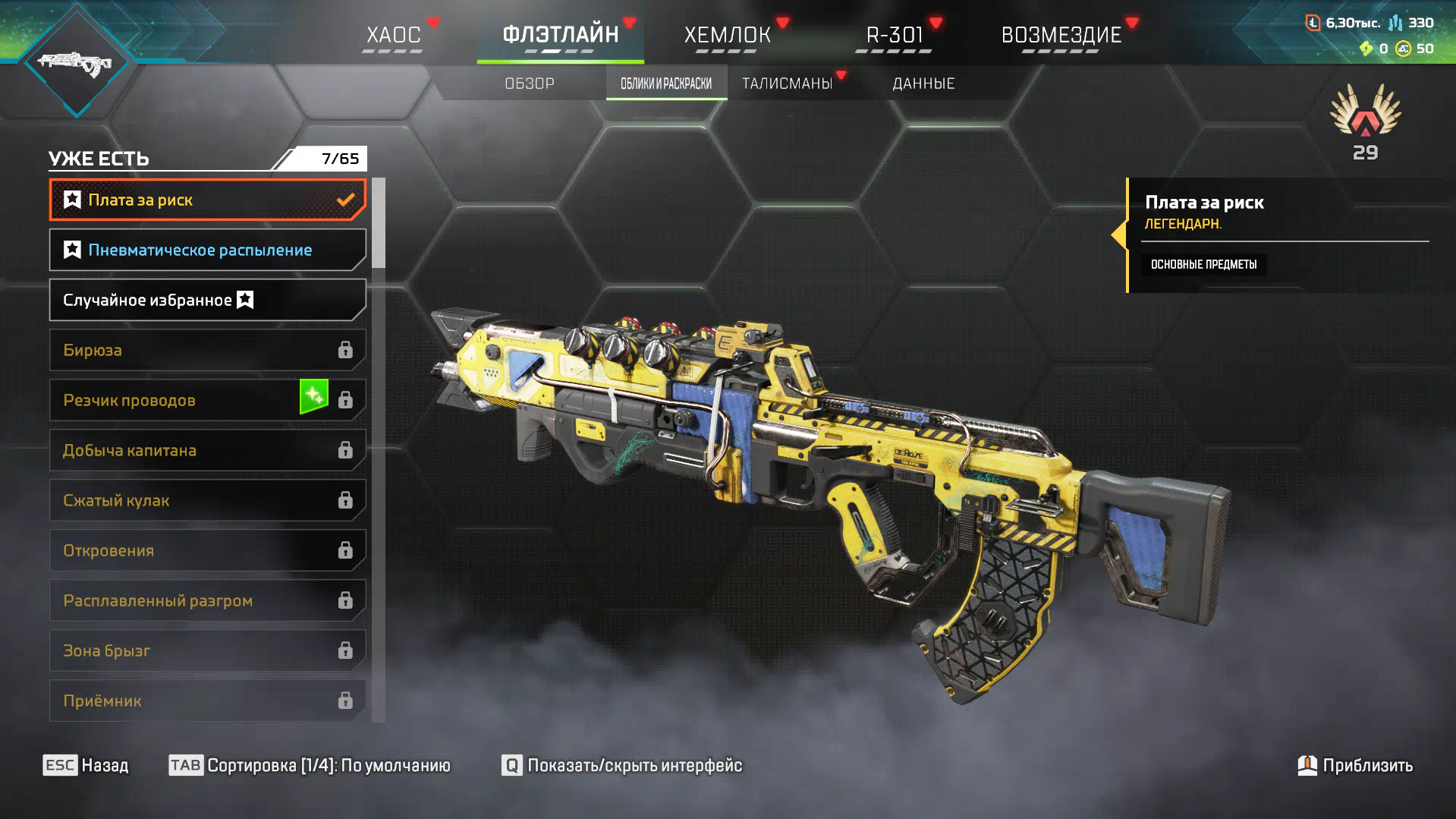1456x819 pixels.
Task: Select the ХЕМЛОК weapon tab
Action: point(727,35)
